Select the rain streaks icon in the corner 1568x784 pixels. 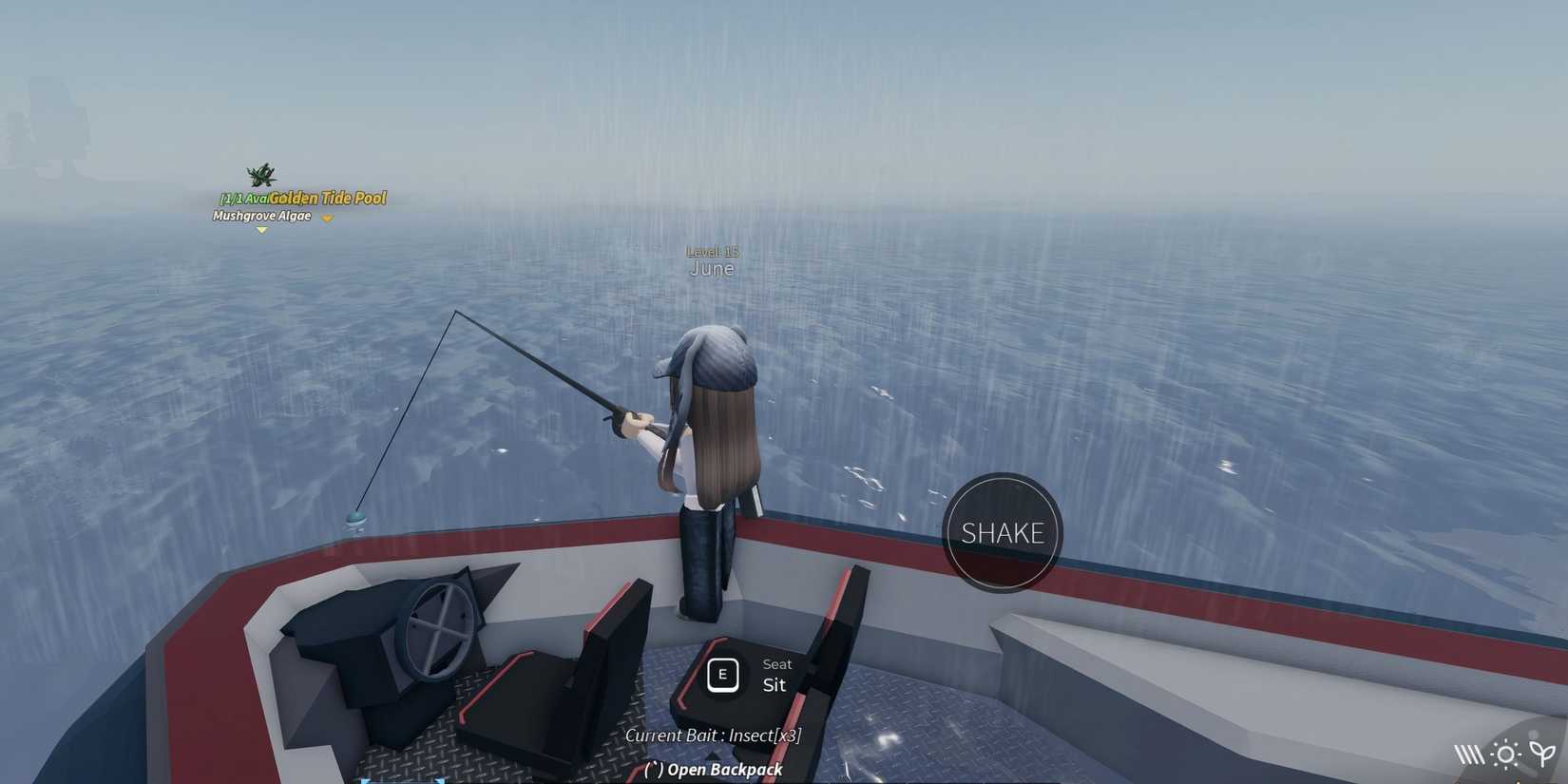click(1471, 754)
